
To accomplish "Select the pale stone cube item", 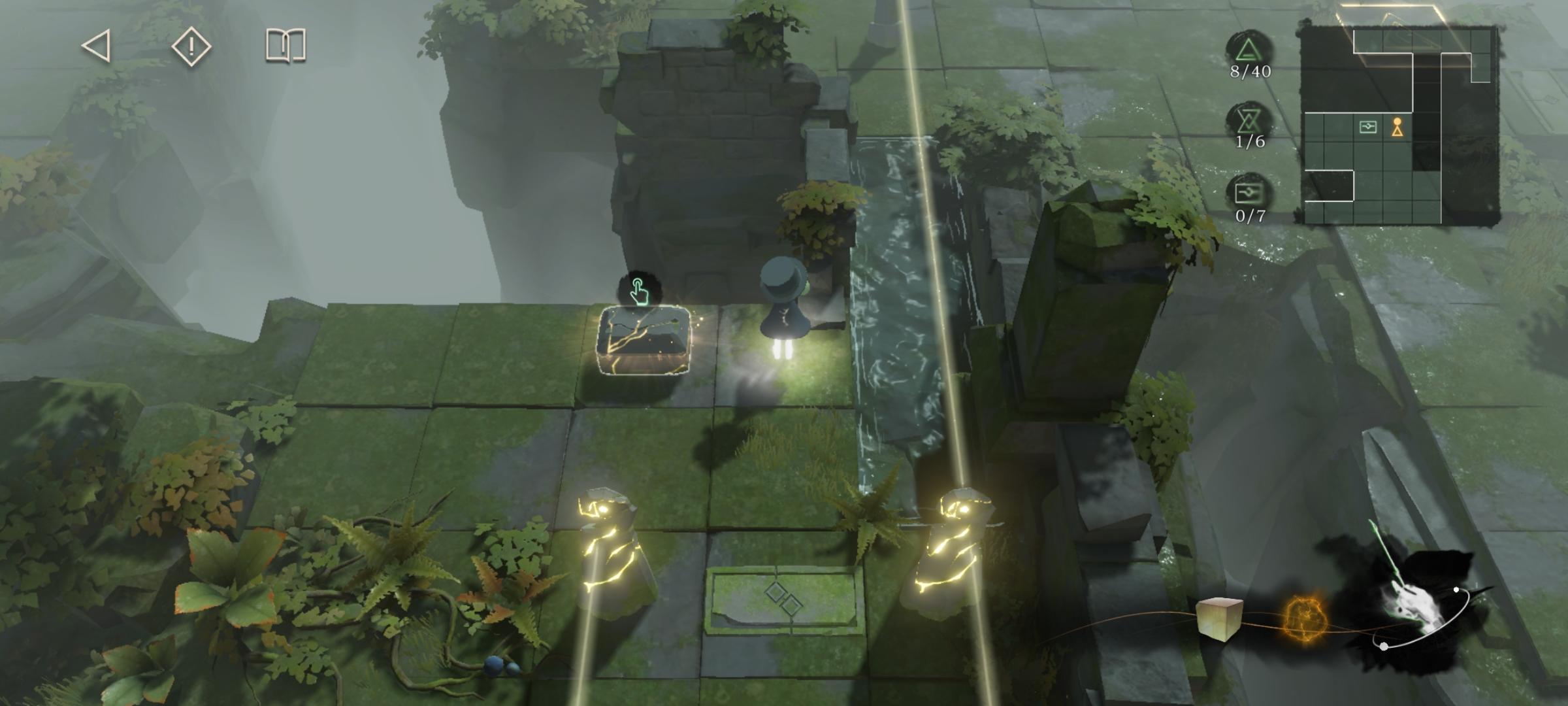I will click(x=1218, y=618).
